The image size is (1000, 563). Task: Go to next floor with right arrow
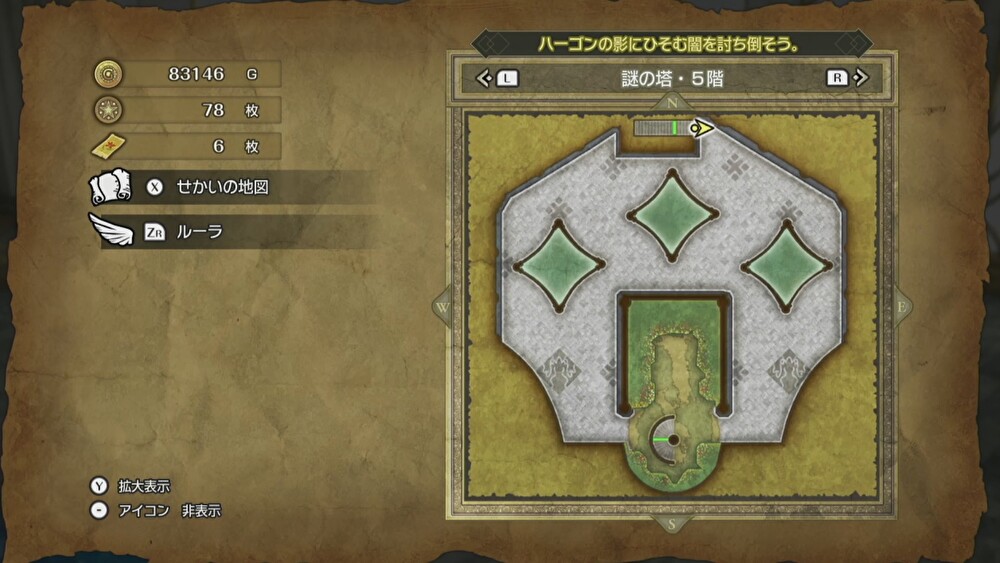pos(862,78)
